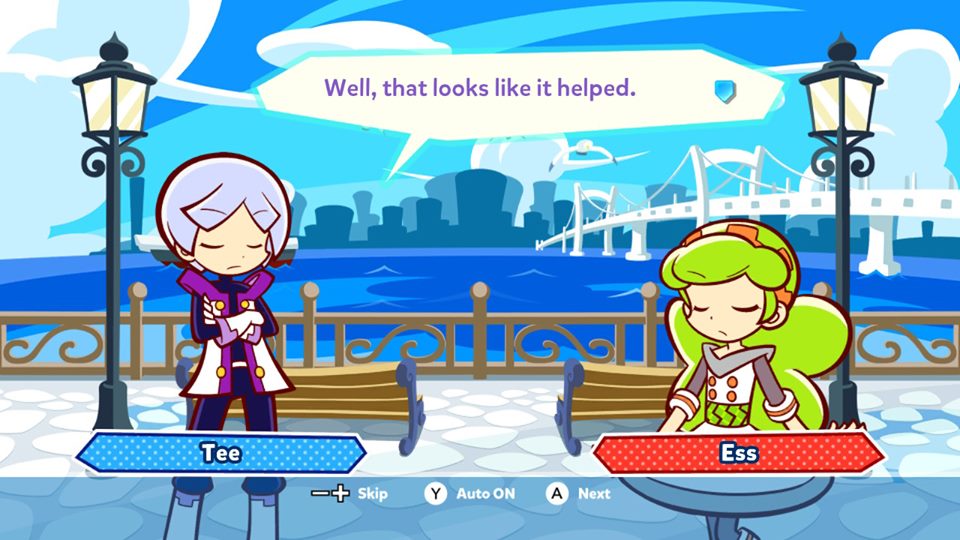Click the blue advance marker in the speech bubble
This screenshot has width=960, height=540.
pos(726,92)
